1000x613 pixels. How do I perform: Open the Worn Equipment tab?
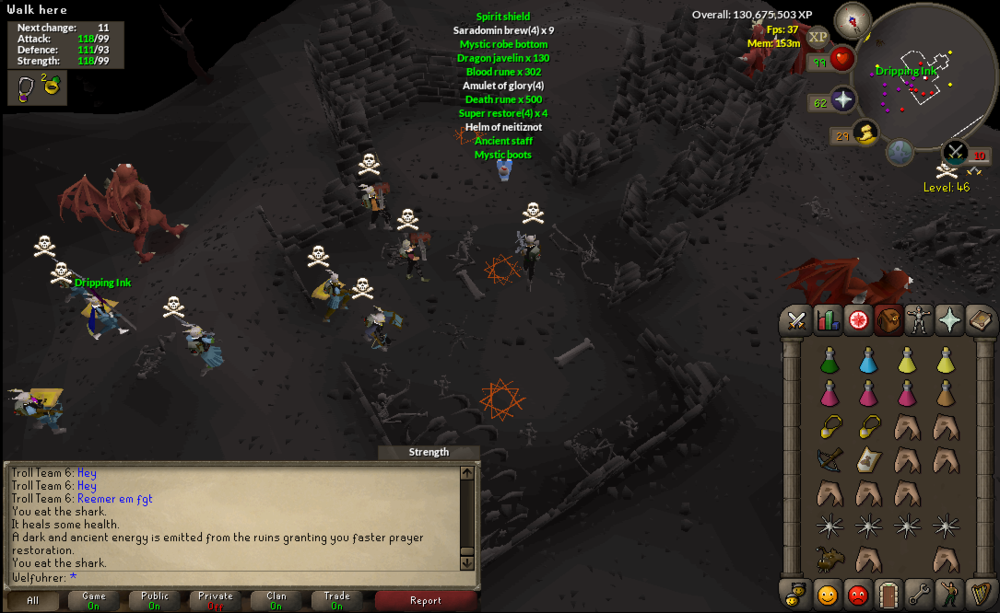[x=919, y=320]
